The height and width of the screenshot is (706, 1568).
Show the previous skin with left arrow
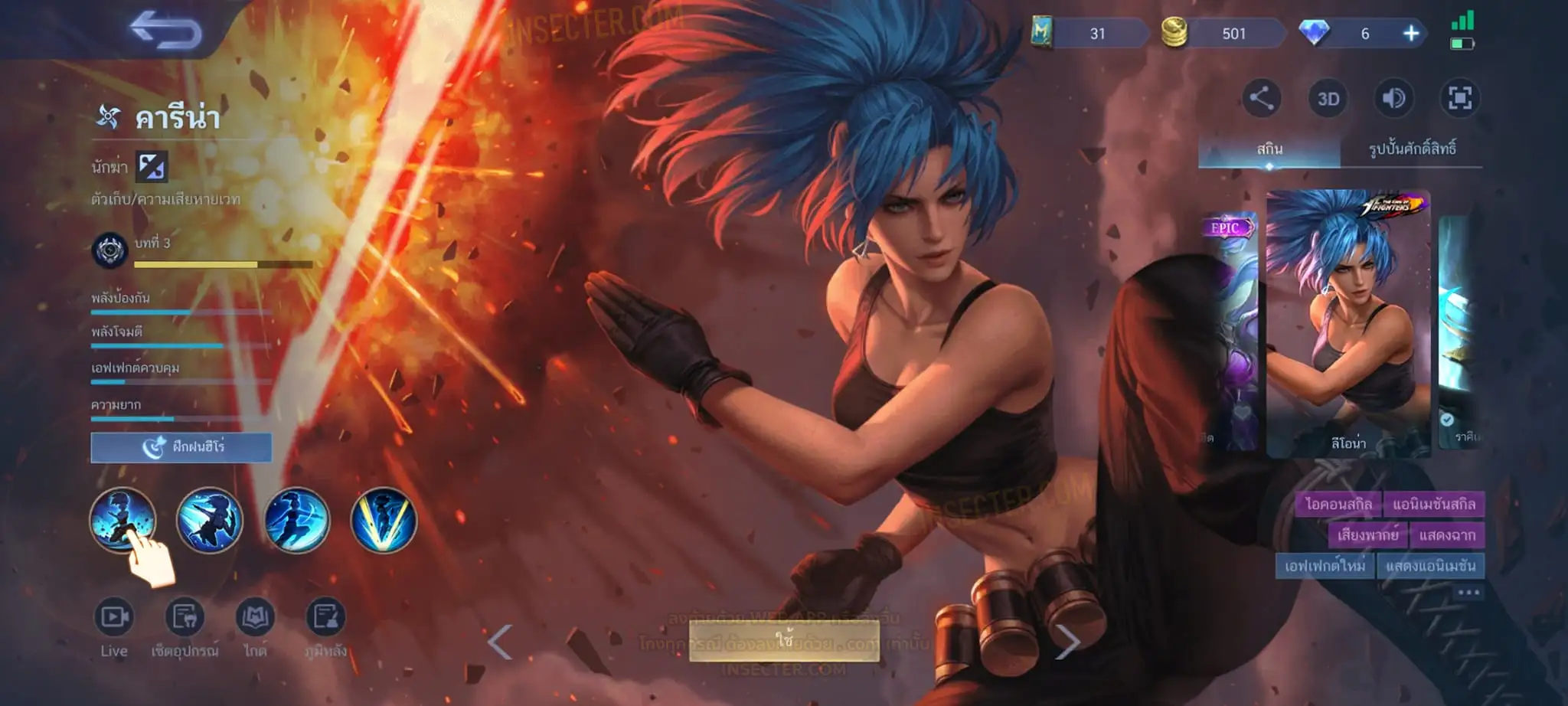coord(500,642)
